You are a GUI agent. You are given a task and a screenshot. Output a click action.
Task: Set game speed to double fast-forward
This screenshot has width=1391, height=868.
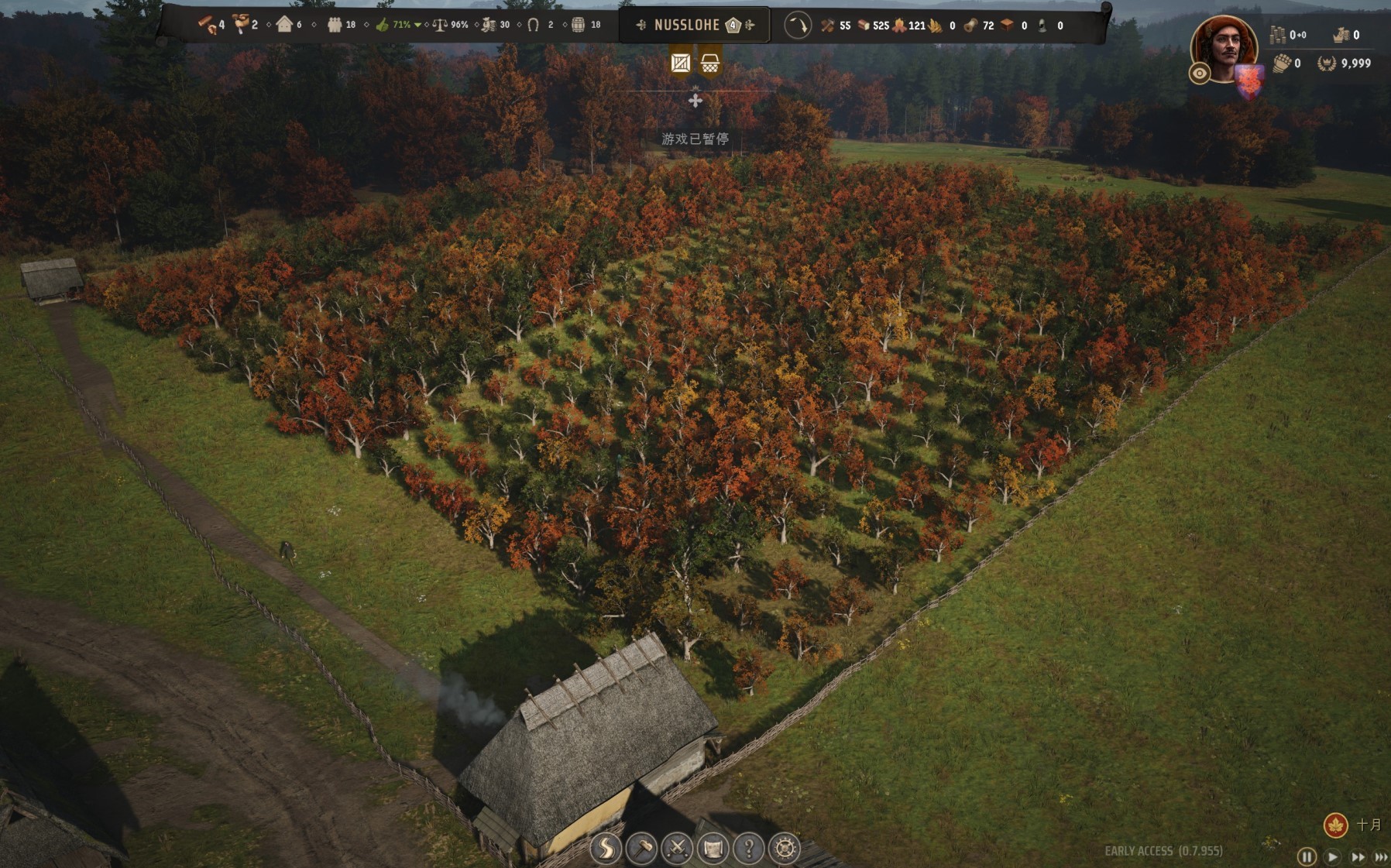1358,856
